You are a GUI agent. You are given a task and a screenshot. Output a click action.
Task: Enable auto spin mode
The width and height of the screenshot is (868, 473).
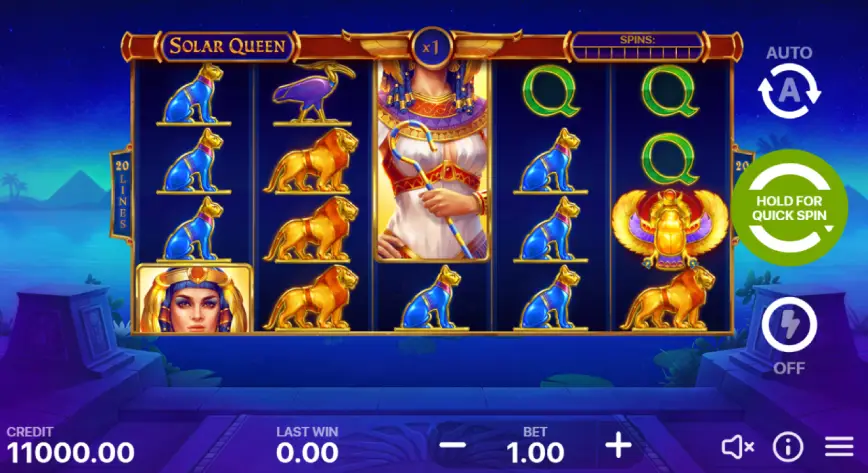click(789, 91)
